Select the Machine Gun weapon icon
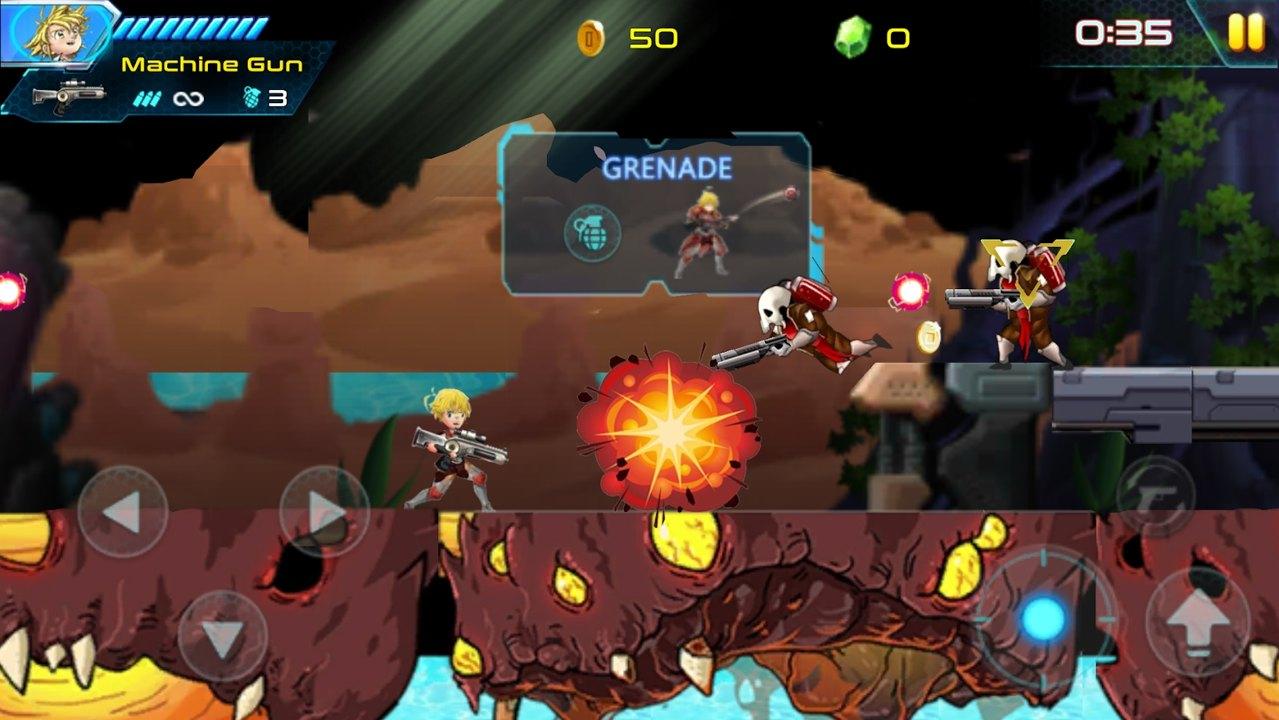 pos(68,96)
